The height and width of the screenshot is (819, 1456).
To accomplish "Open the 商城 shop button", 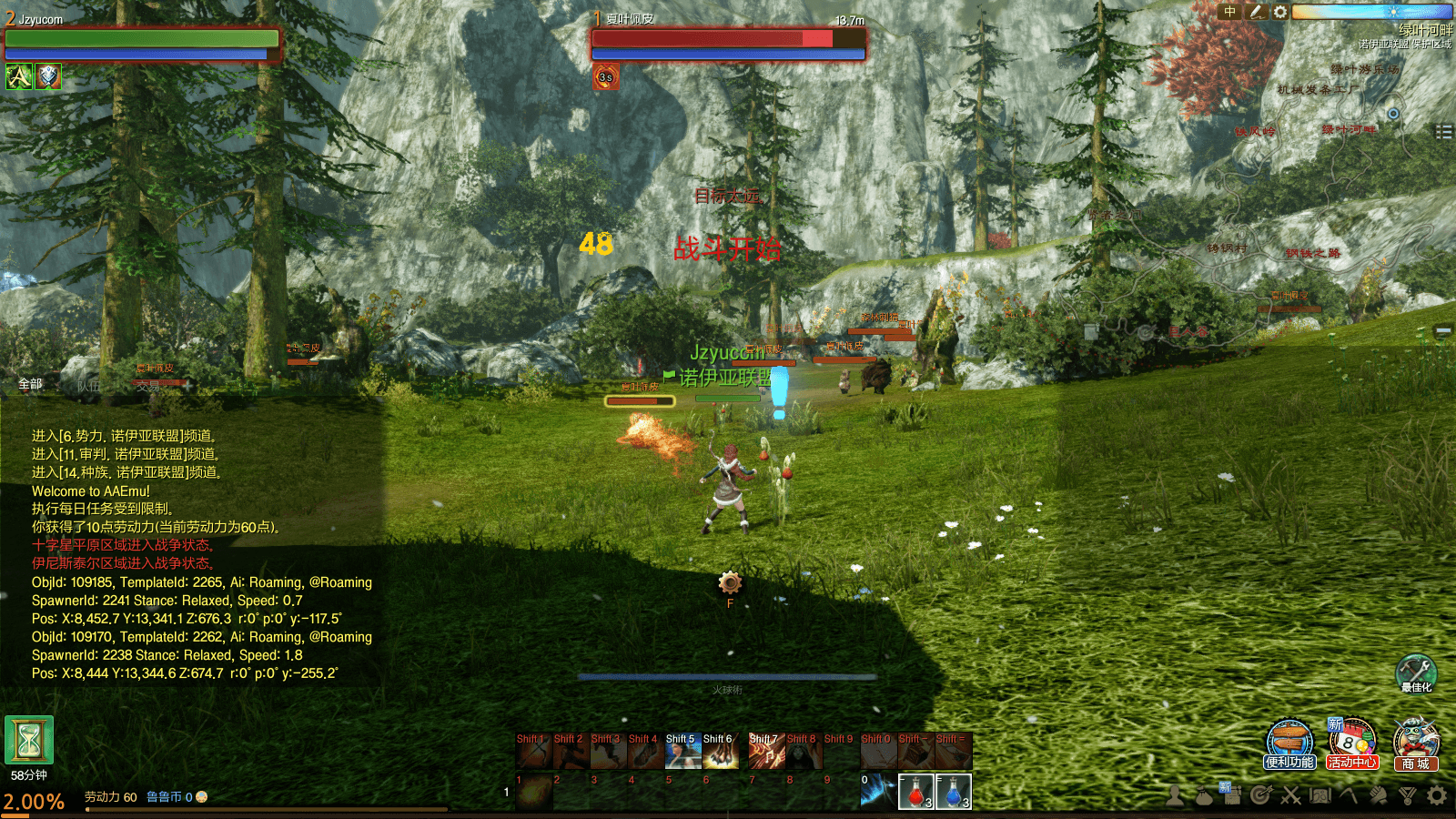I will pyautogui.click(x=1415, y=743).
